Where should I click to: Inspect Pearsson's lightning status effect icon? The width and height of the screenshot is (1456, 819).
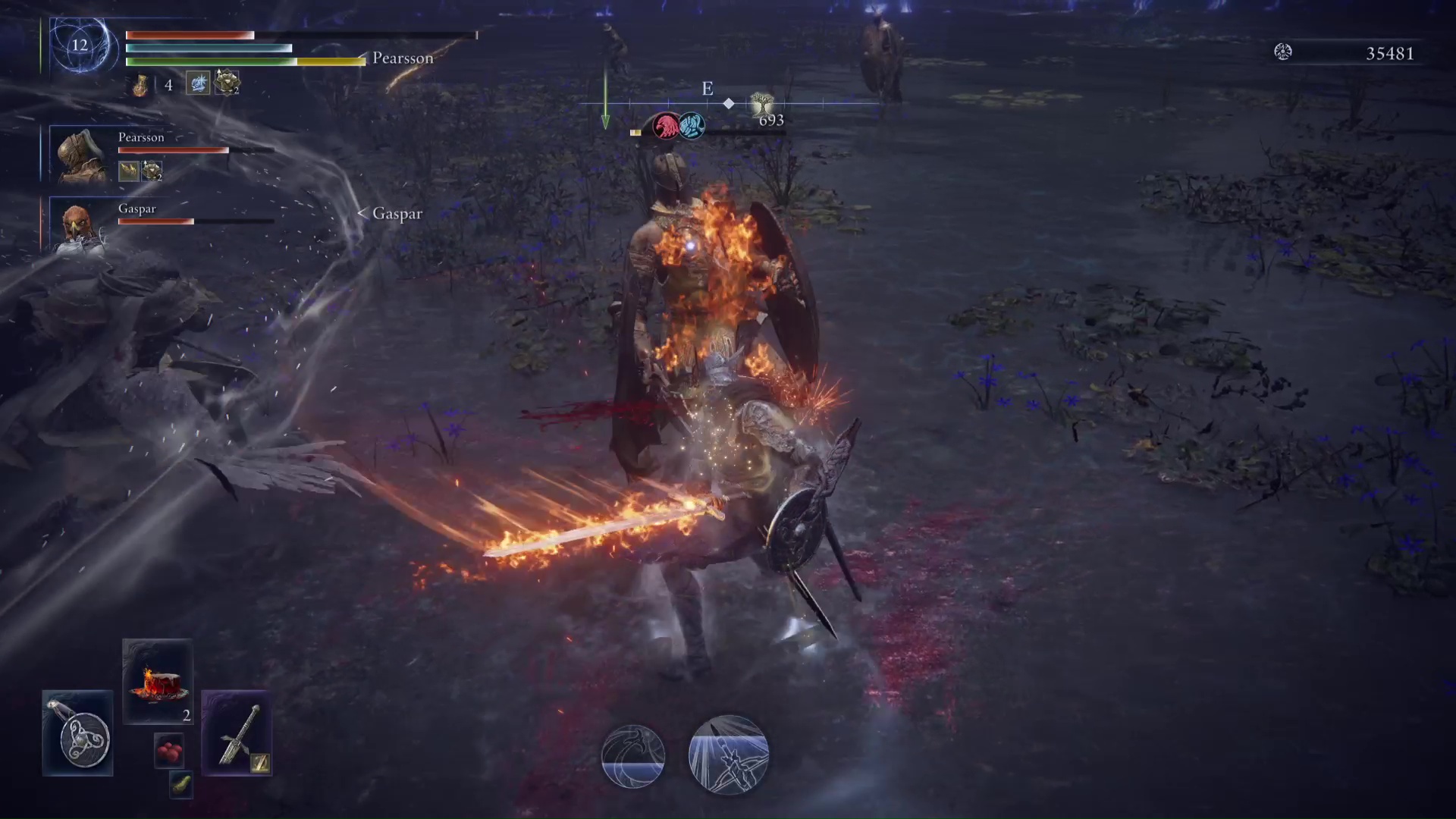(x=128, y=171)
